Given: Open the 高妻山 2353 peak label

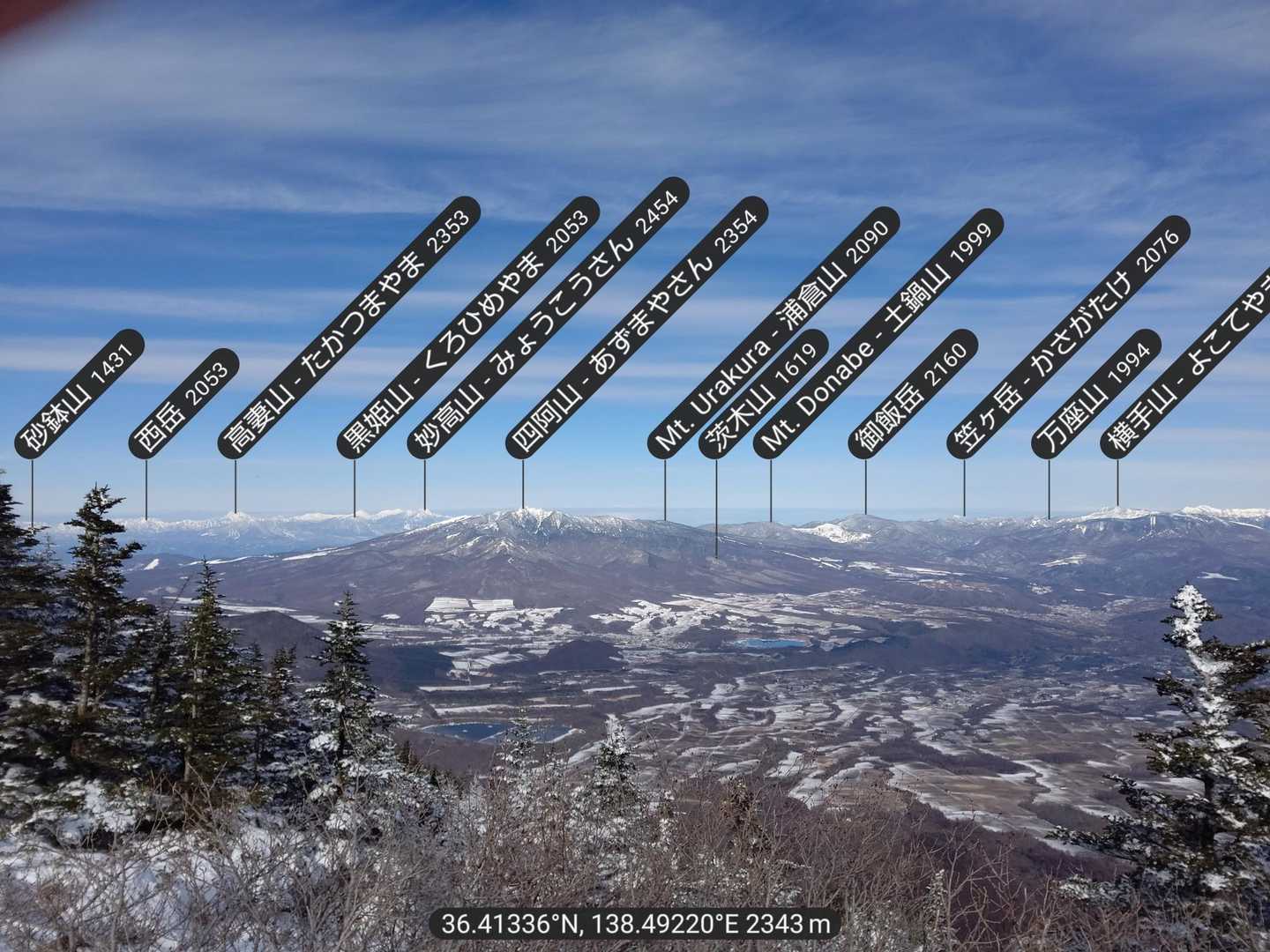Looking at the screenshot, I should coord(349,331).
